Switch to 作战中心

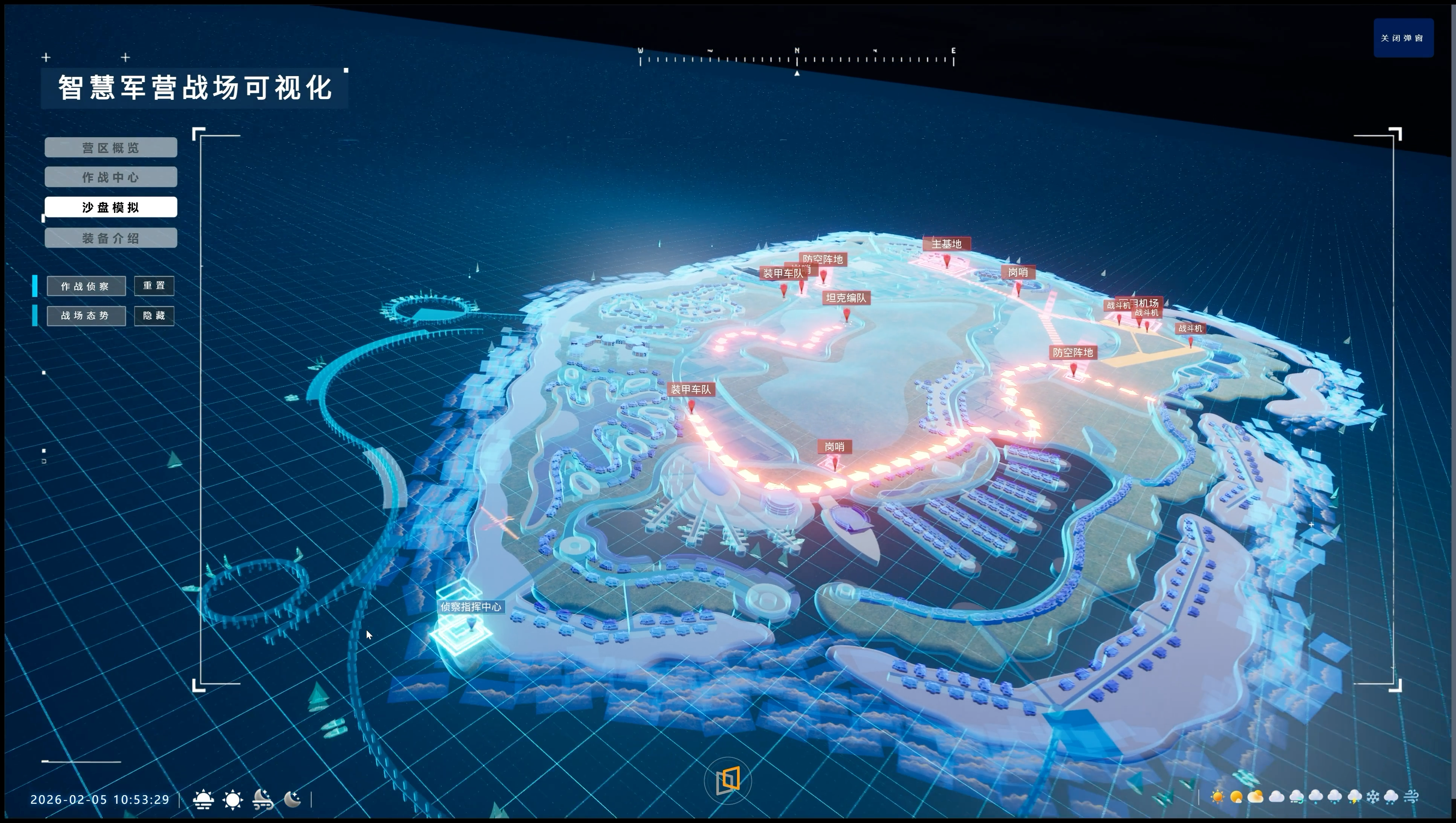click(x=111, y=177)
